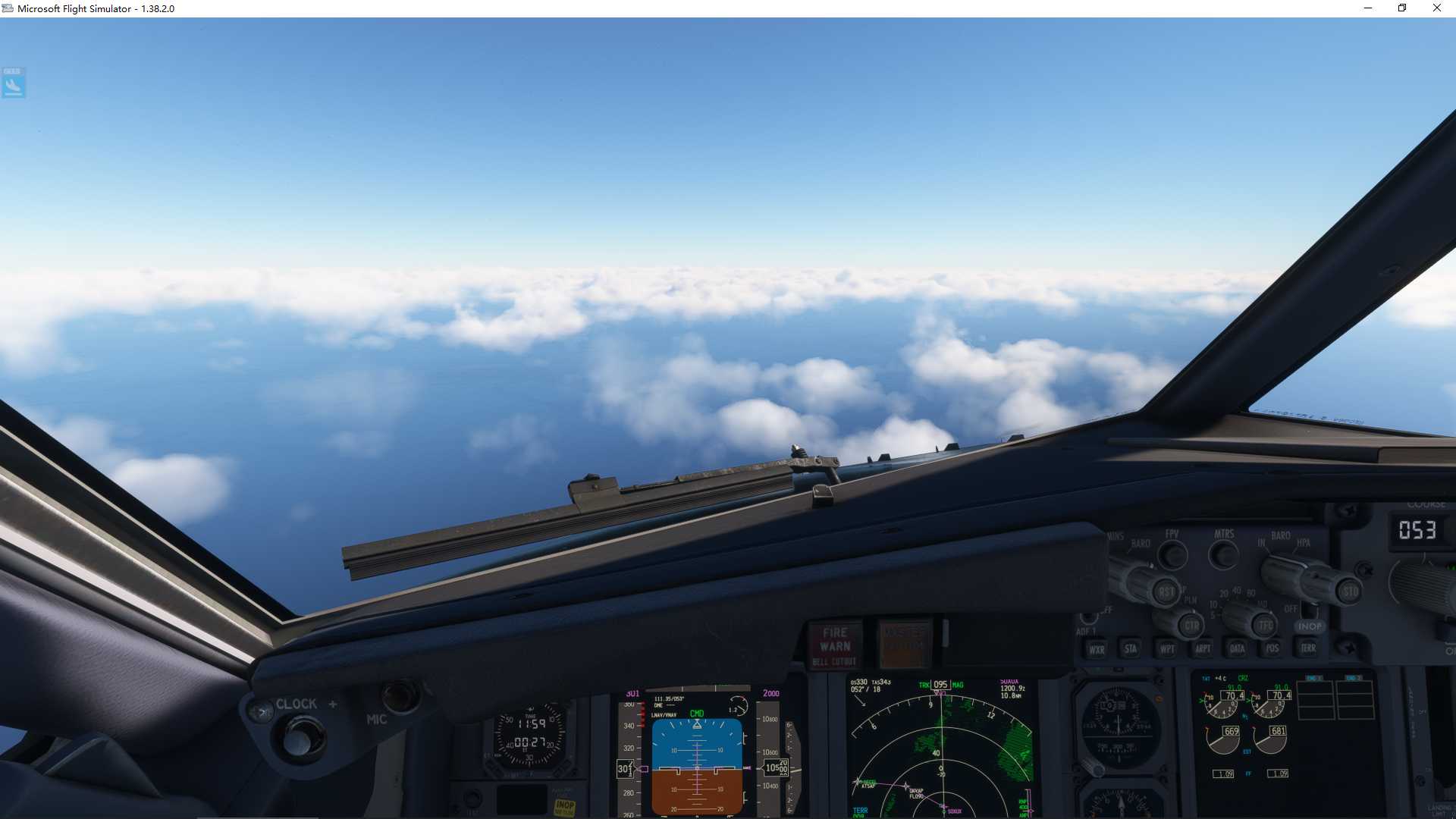Toggle the flight path vector with FPV

[1172, 554]
